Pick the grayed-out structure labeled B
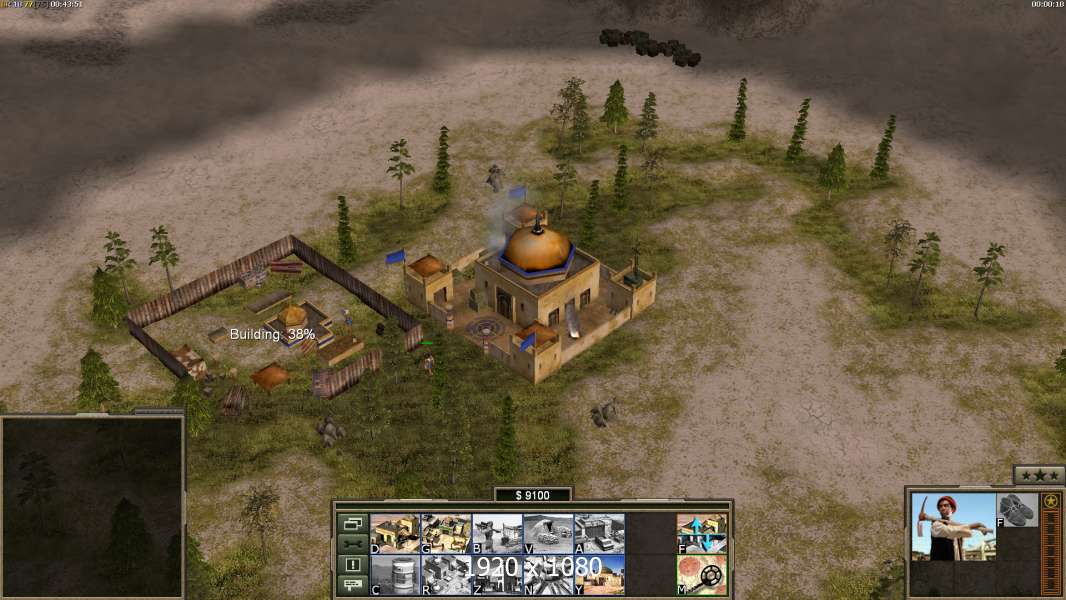 (497, 533)
